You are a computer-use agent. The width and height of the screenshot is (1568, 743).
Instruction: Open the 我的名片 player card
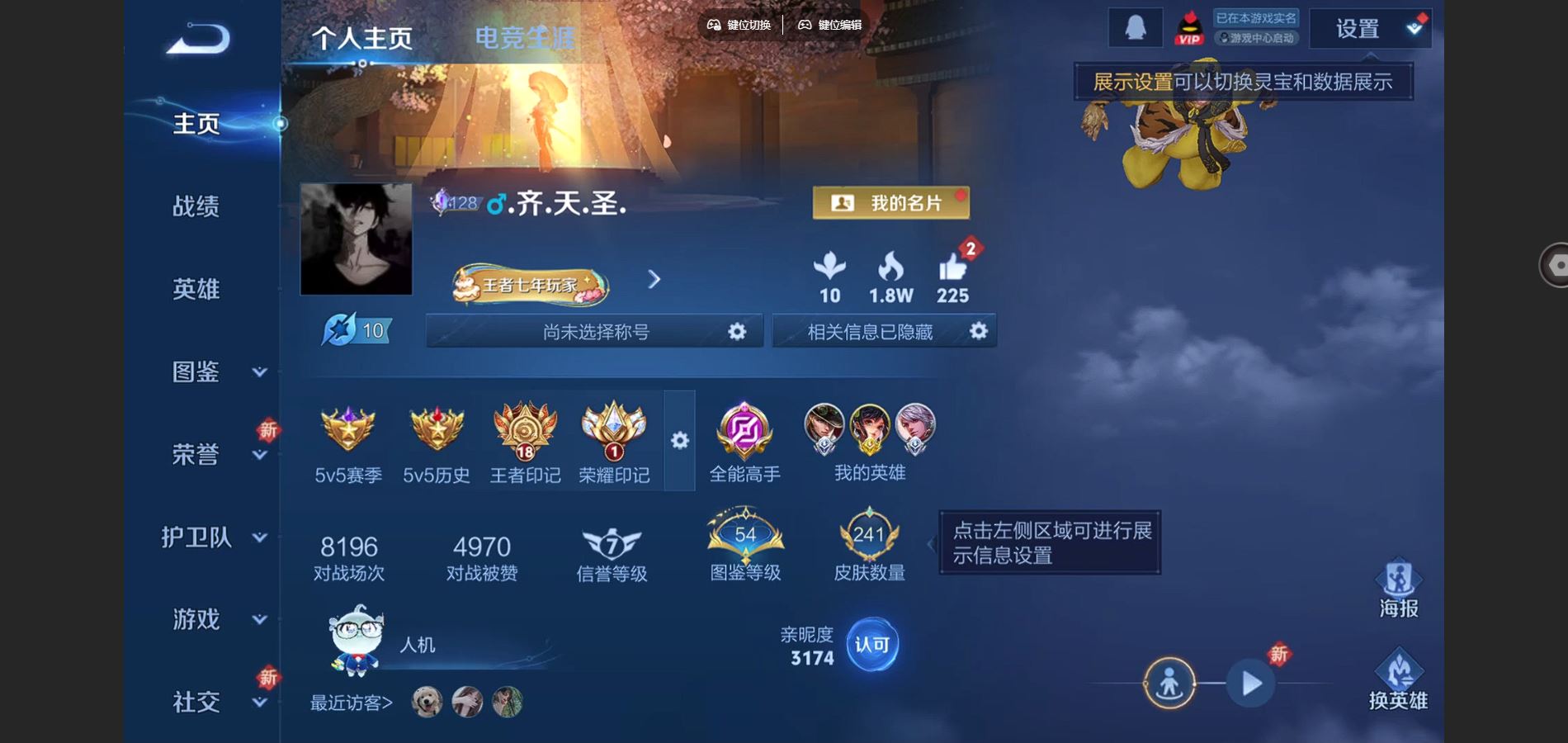pyautogui.click(x=890, y=202)
